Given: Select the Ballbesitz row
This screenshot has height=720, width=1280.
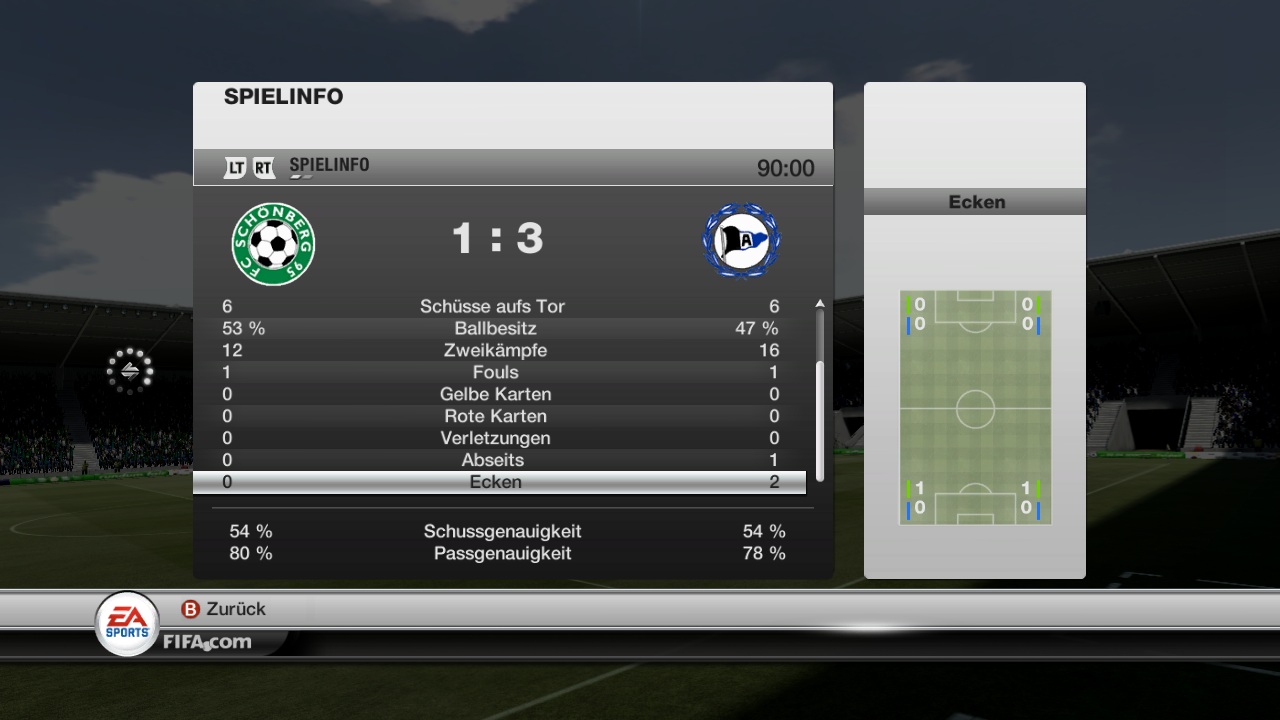Looking at the screenshot, I should [497, 328].
